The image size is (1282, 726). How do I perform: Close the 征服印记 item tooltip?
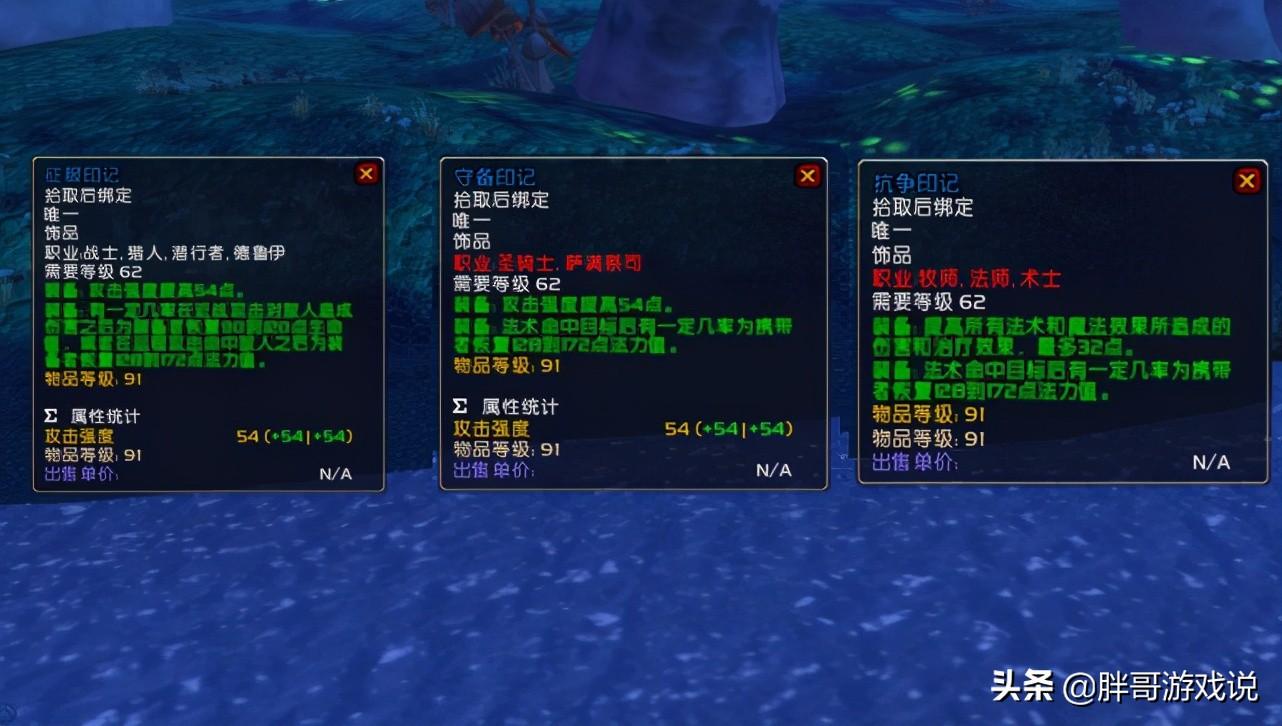click(x=366, y=174)
